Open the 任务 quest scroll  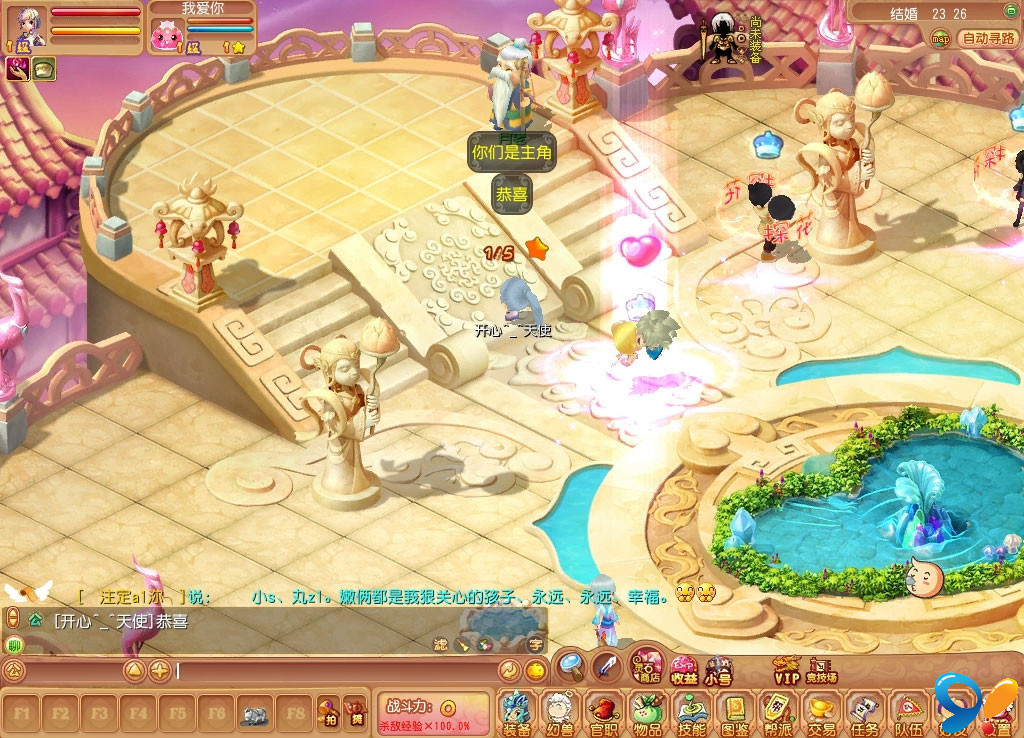coord(866,712)
